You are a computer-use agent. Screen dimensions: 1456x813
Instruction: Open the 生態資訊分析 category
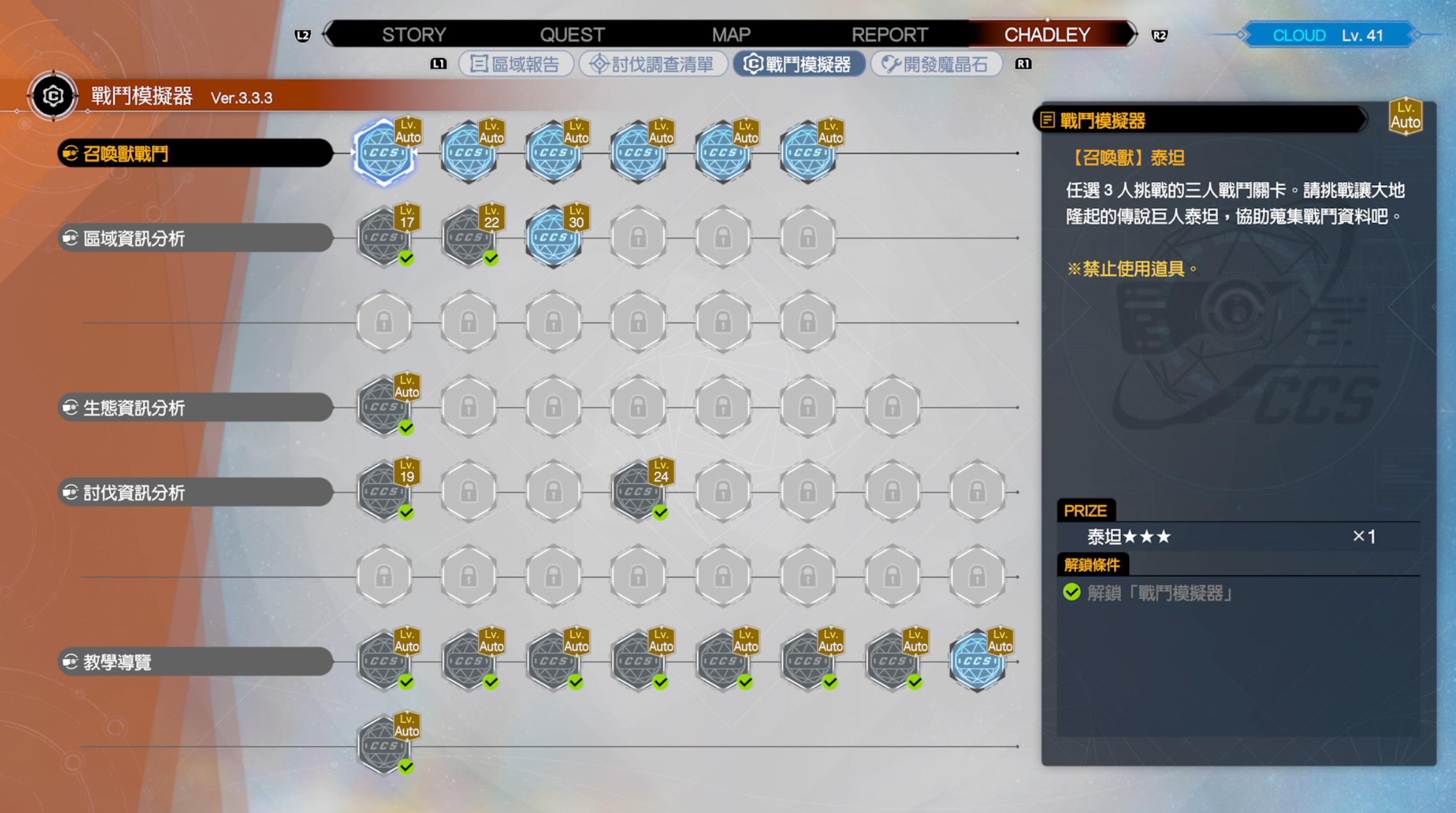195,407
